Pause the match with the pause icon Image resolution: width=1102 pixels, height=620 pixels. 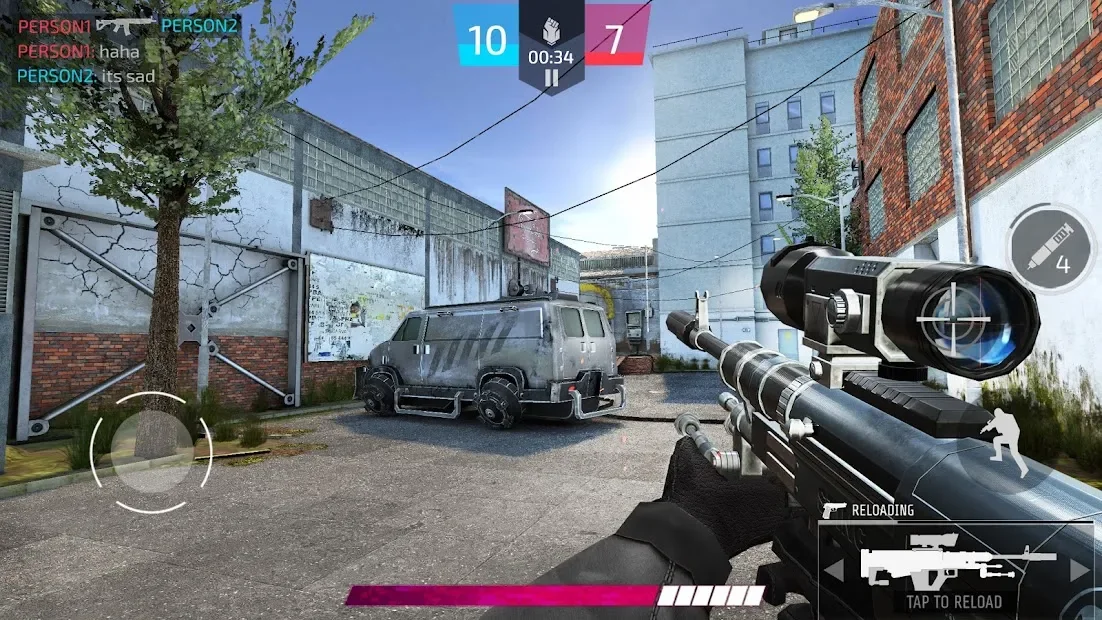pos(551,77)
